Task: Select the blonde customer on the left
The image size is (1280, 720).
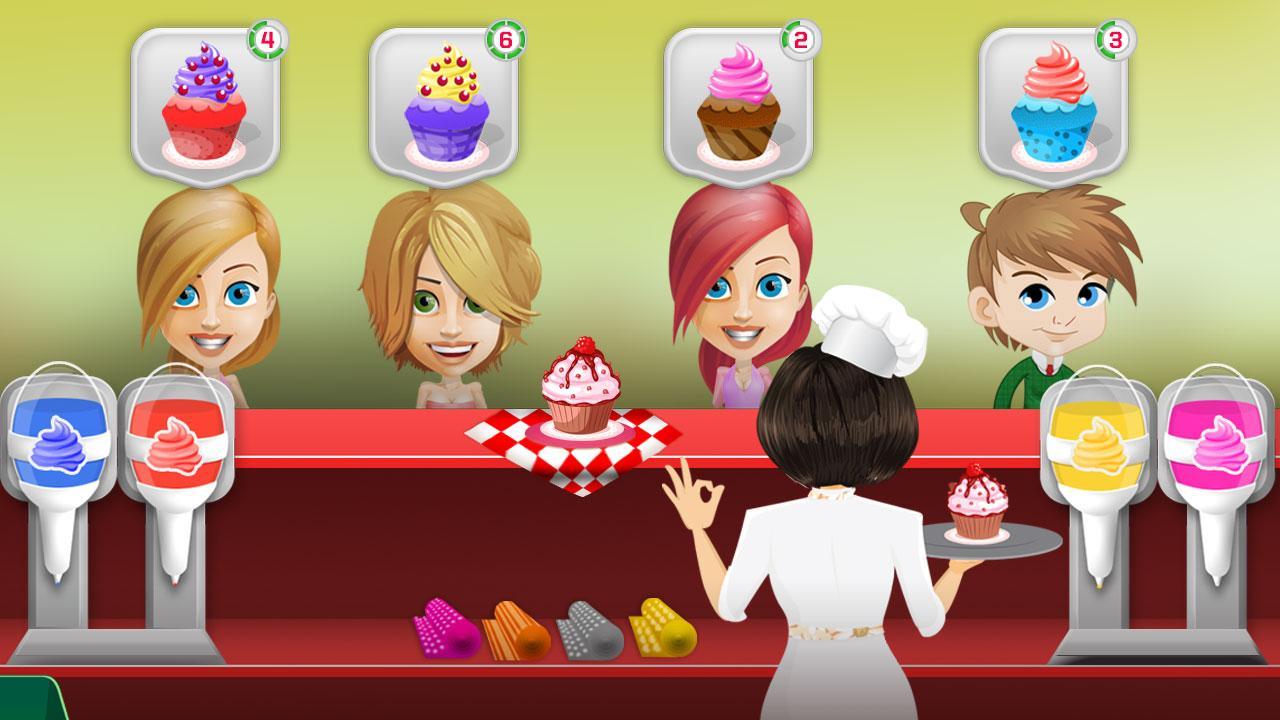Action: pyautogui.click(x=210, y=290)
